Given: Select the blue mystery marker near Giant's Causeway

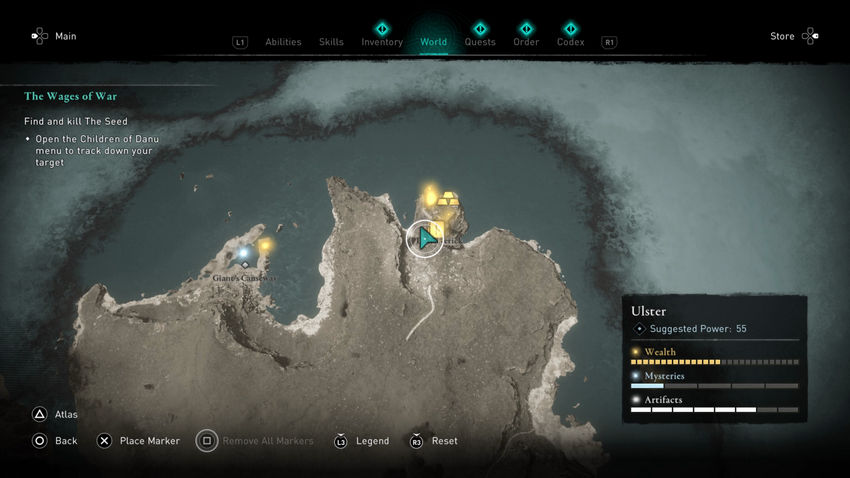Looking at the screenshot, I should pyautogui.click(x=244, y=253).
